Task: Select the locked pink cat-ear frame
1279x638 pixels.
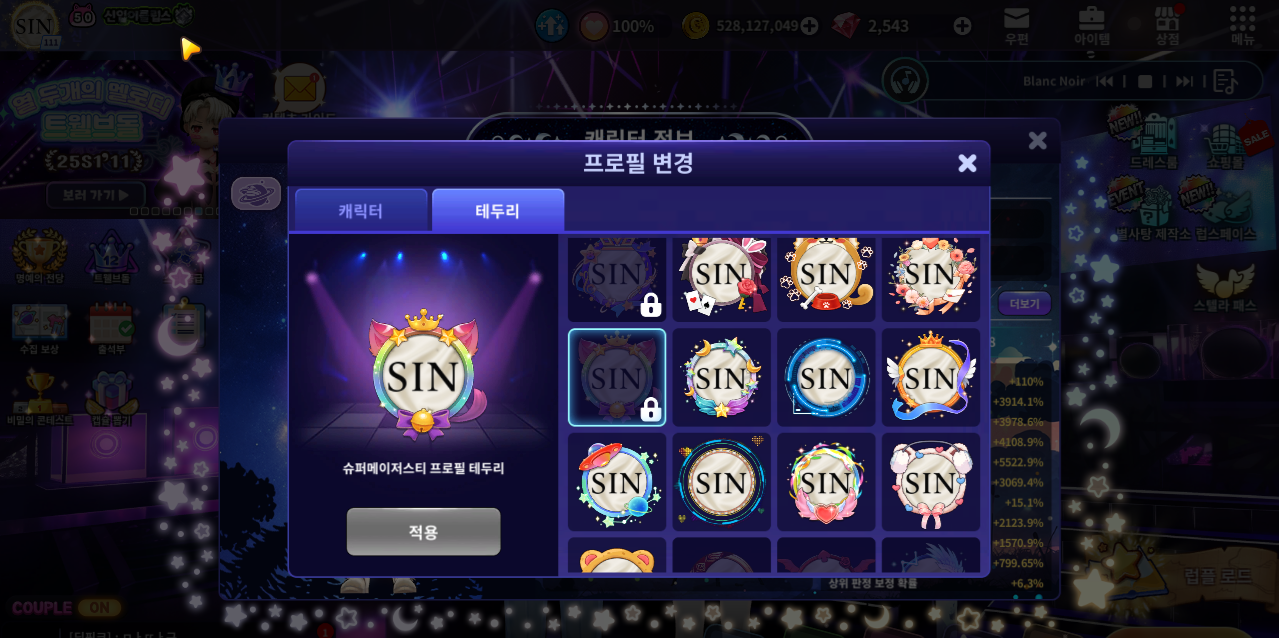Action: 617,378
